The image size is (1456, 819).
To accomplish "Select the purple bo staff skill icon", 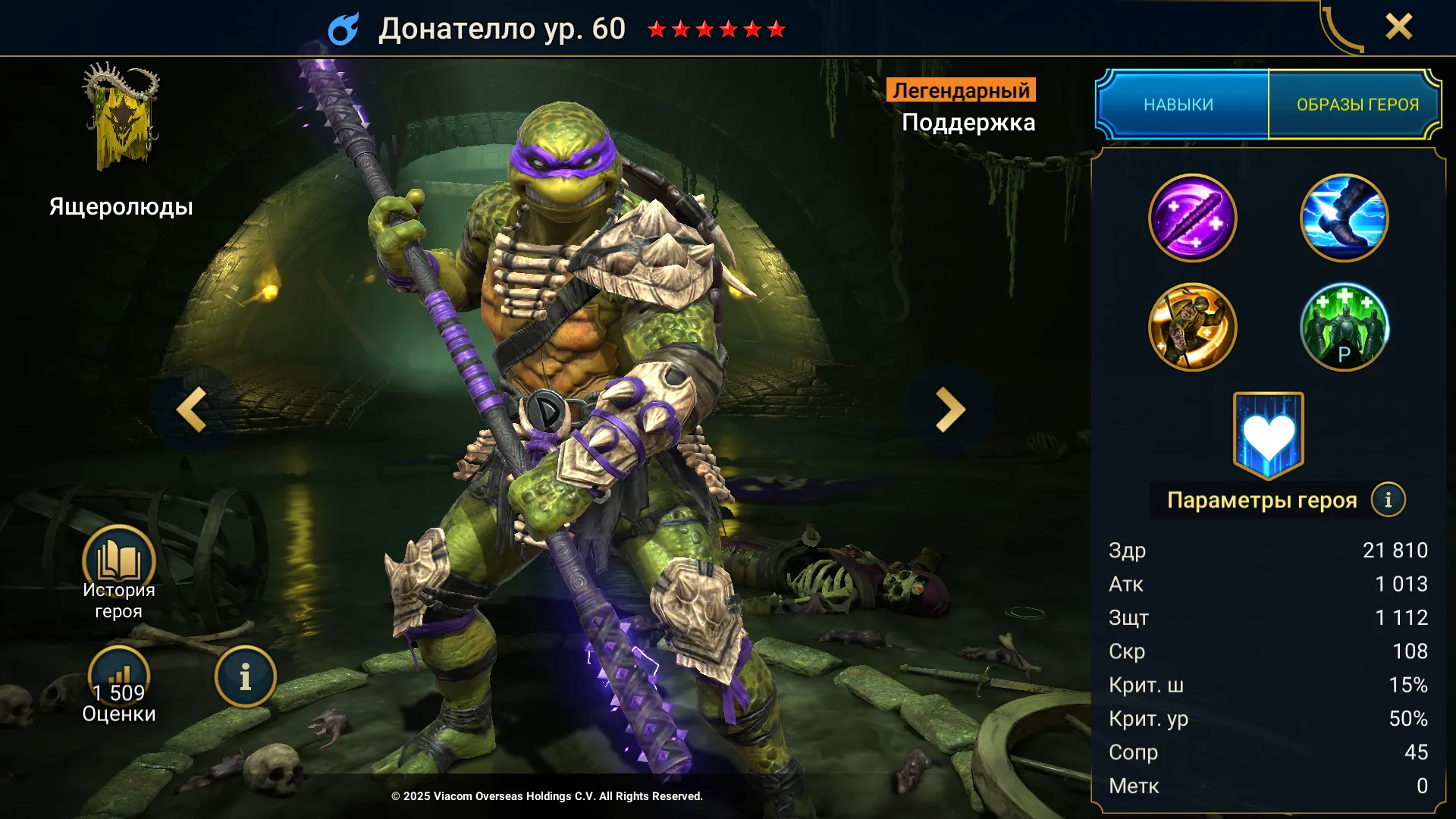I will (1192, 218).
